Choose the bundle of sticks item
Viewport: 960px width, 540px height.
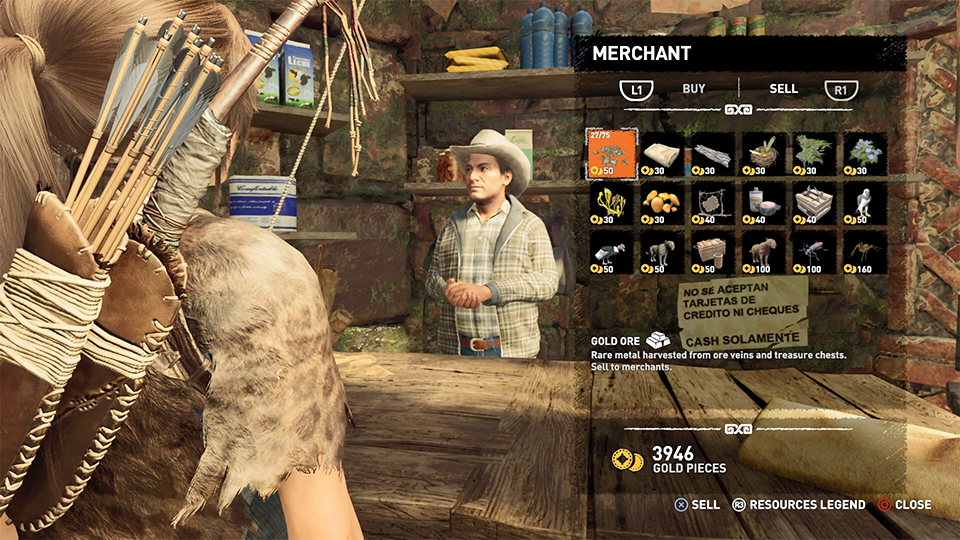click(713, 154)
